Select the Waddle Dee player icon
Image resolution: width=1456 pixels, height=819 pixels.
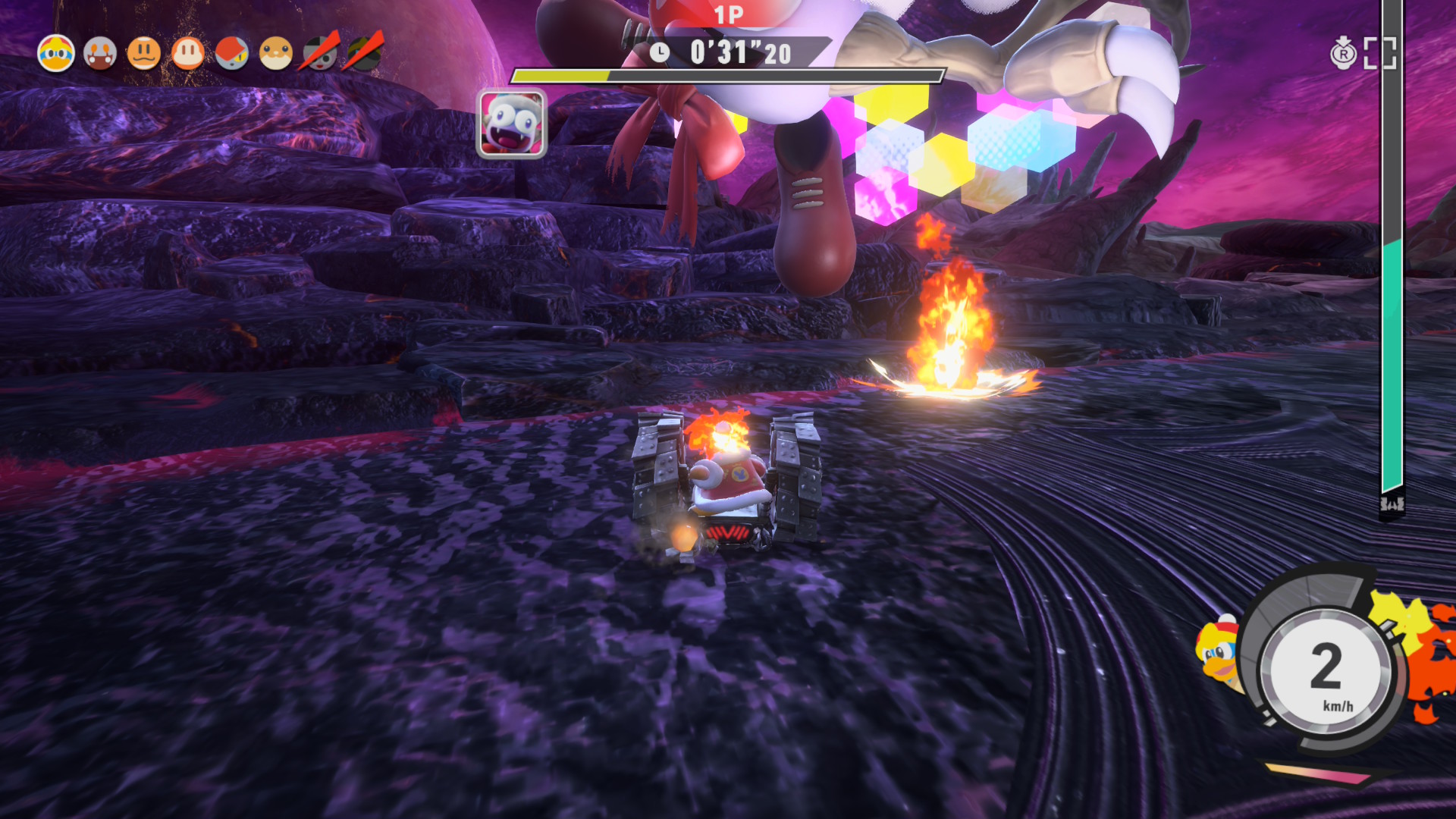[188, 54]
